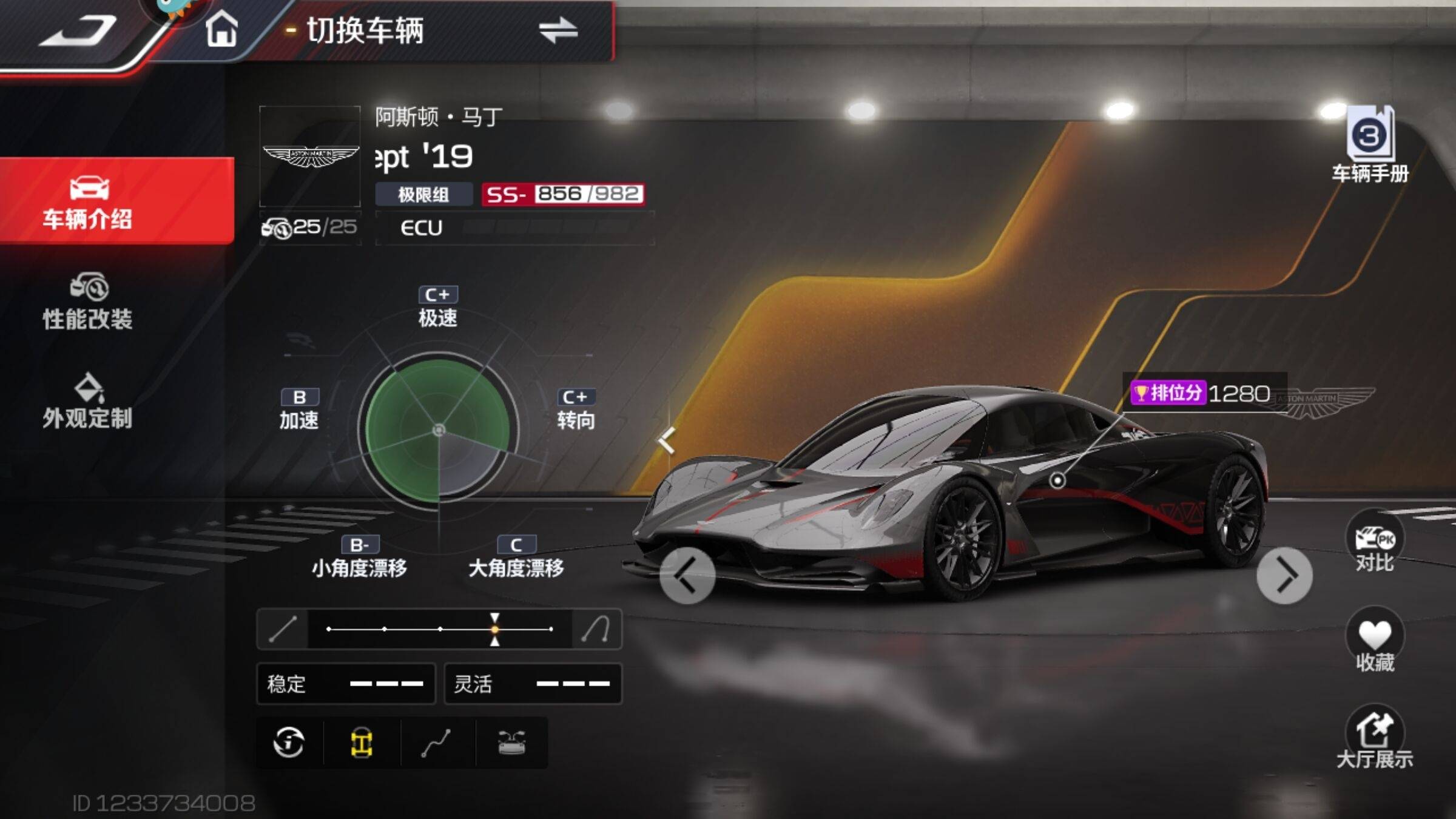The image size is (1456, 819).
Task: Click the open-doors car icon
Action: pyautogui.click(x=511, y=743)
